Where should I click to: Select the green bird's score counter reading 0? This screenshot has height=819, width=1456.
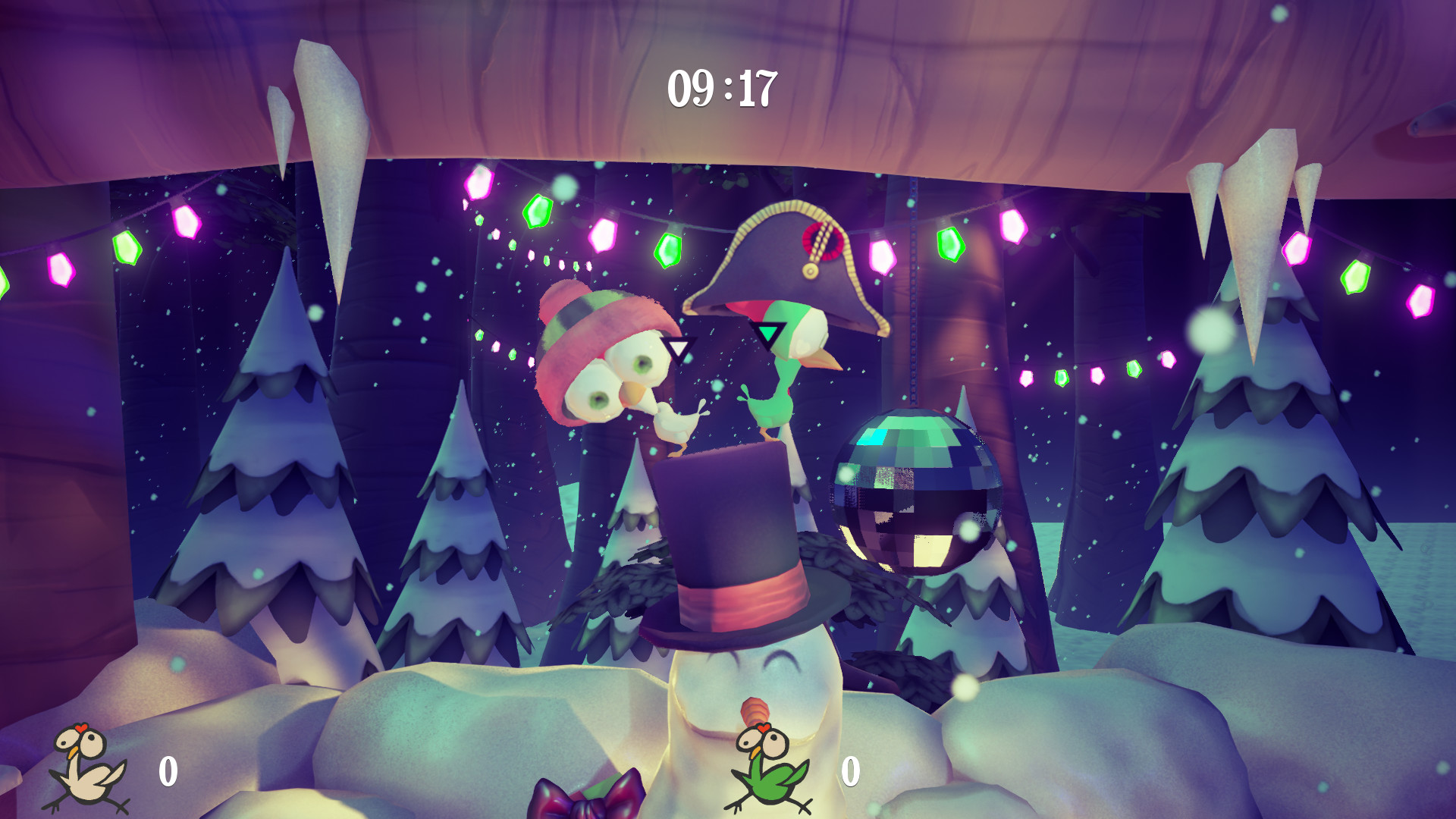(x=851, y=773)
